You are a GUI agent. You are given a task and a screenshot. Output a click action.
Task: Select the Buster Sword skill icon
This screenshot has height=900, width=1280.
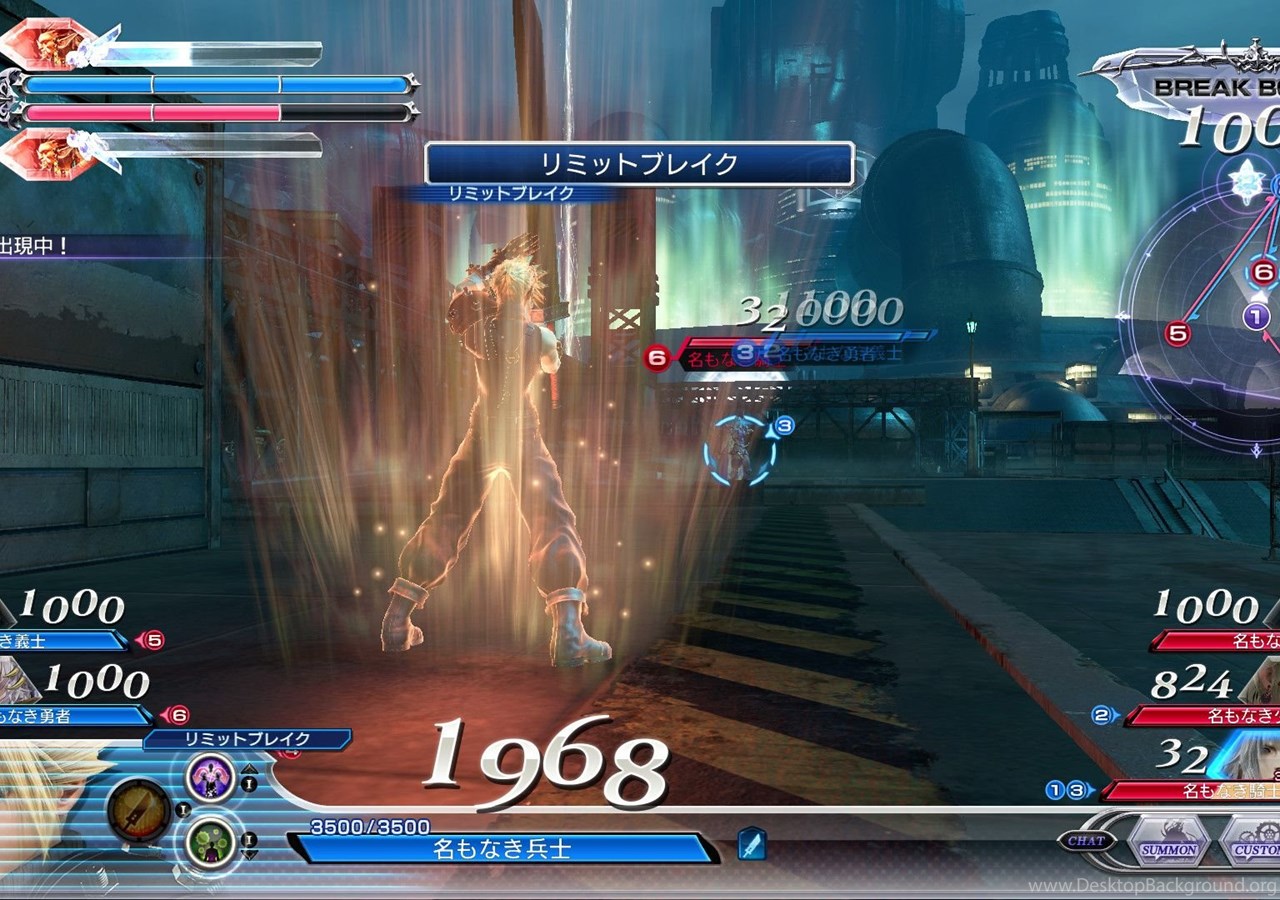click(138, 811)
